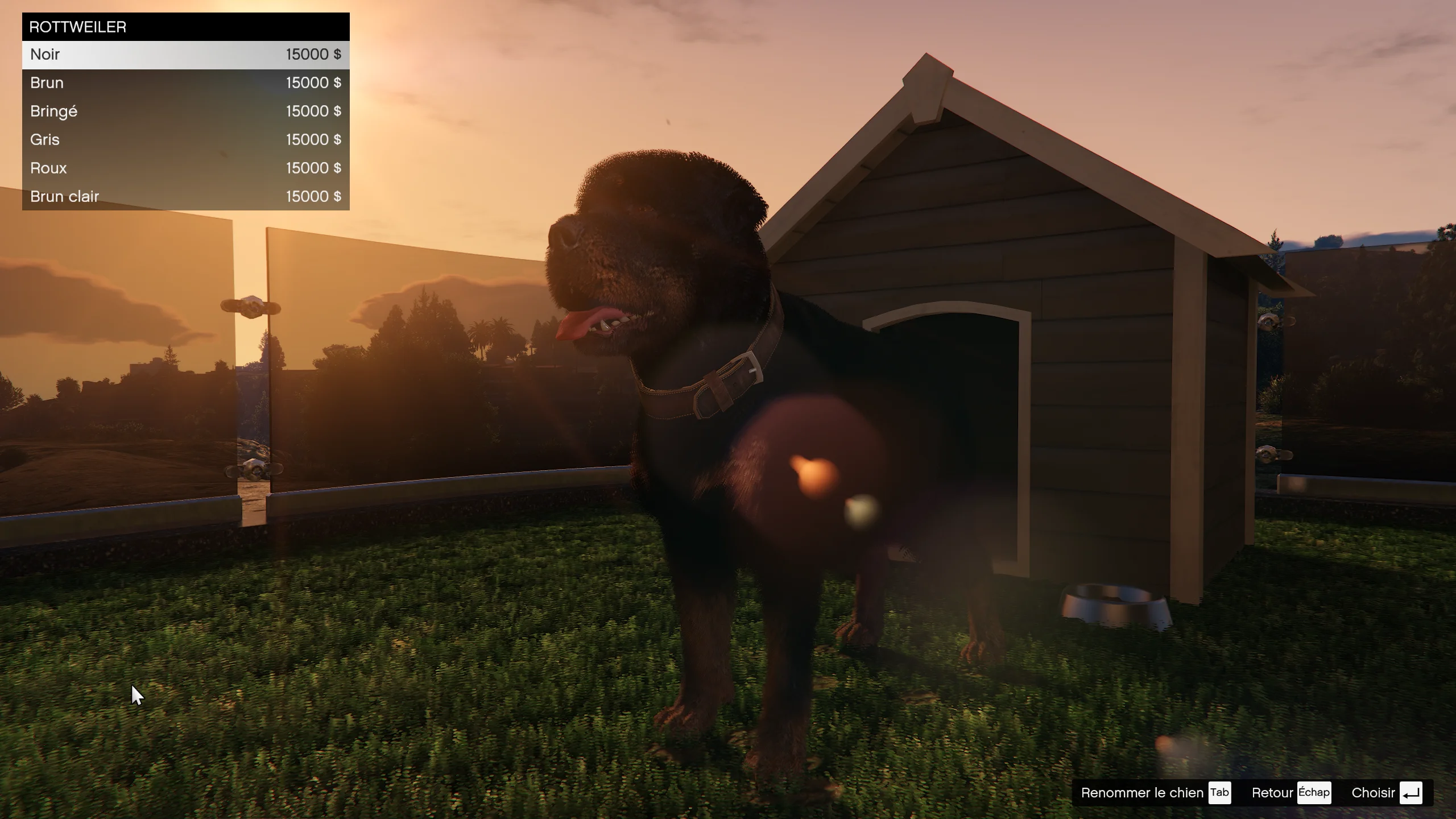The height and width of the screenshot is (819, 1456).
Task: Choose the Brun rottweiler color
Action: click(x=185, y=83)
